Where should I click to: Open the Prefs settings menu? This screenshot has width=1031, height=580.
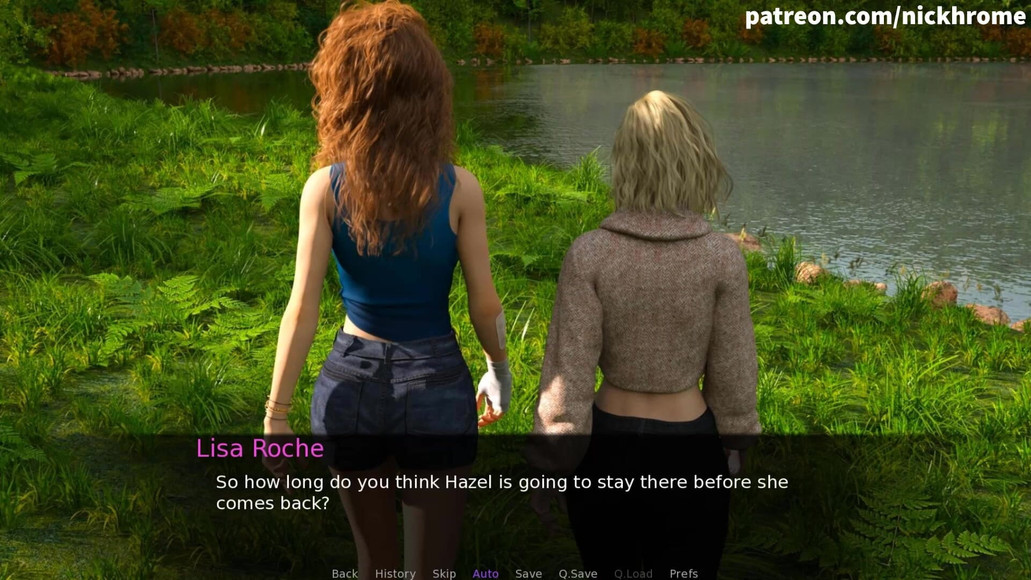pos(684,573)
